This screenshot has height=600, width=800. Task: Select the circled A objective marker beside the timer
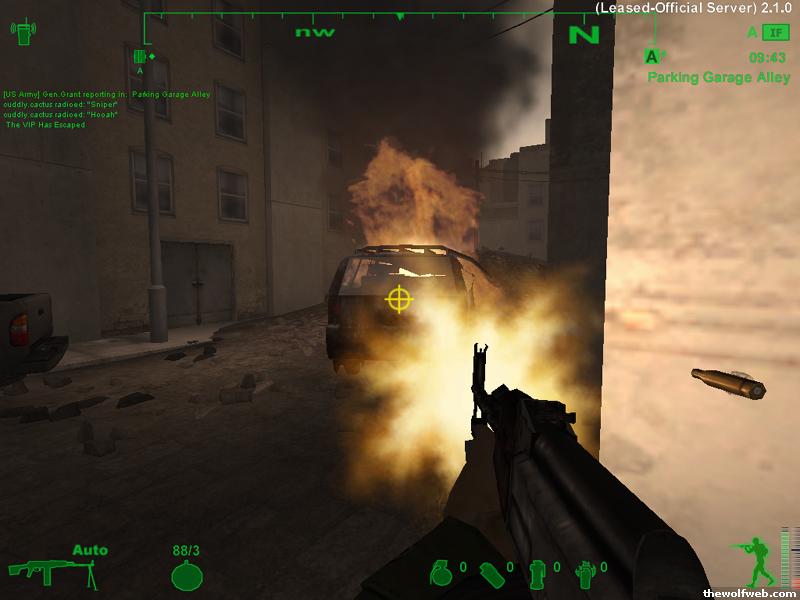652,57
